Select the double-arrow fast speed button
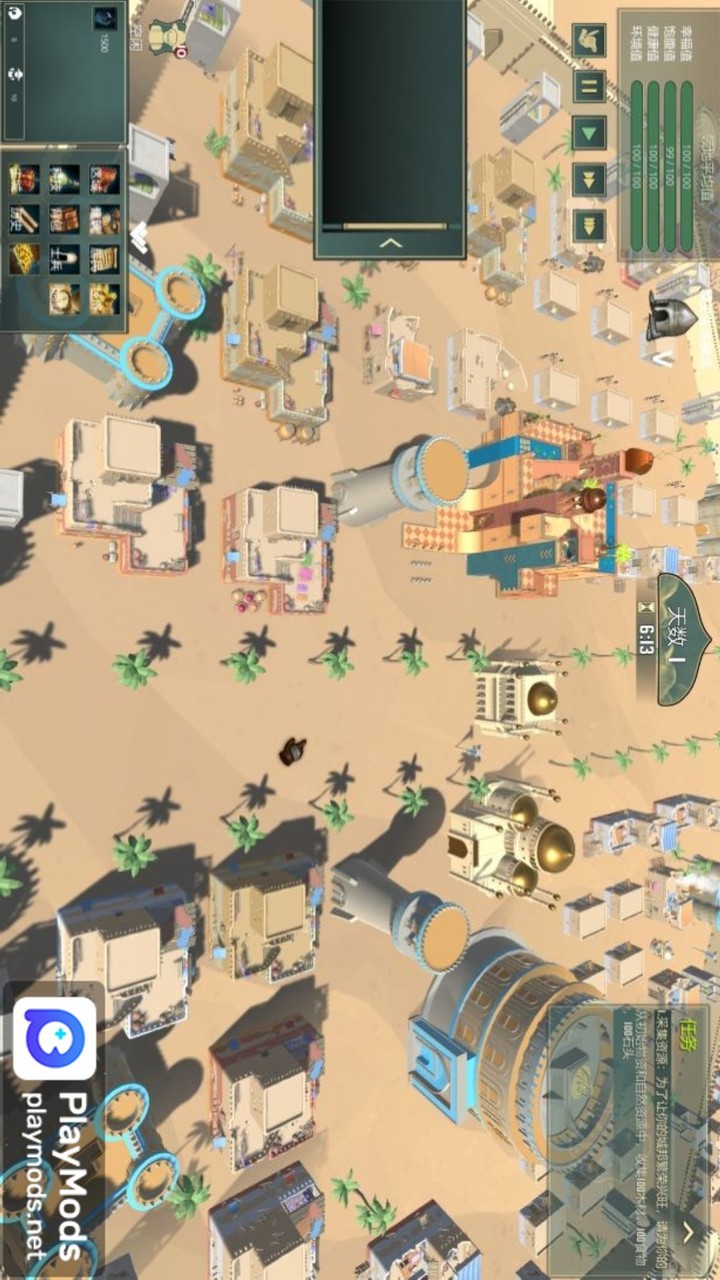Viewport: 720px width, 1280px height. click(x=588, y=178)
